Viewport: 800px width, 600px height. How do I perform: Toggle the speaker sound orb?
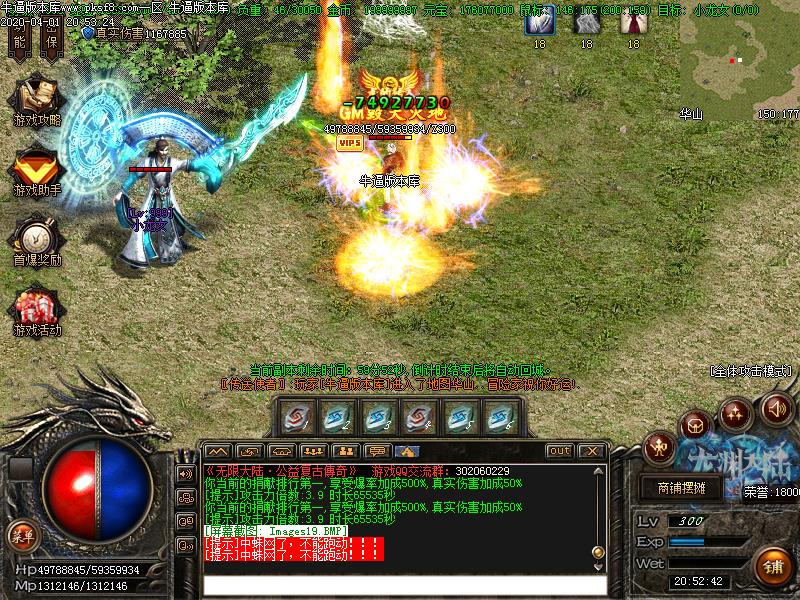click(x=776, y=408)
